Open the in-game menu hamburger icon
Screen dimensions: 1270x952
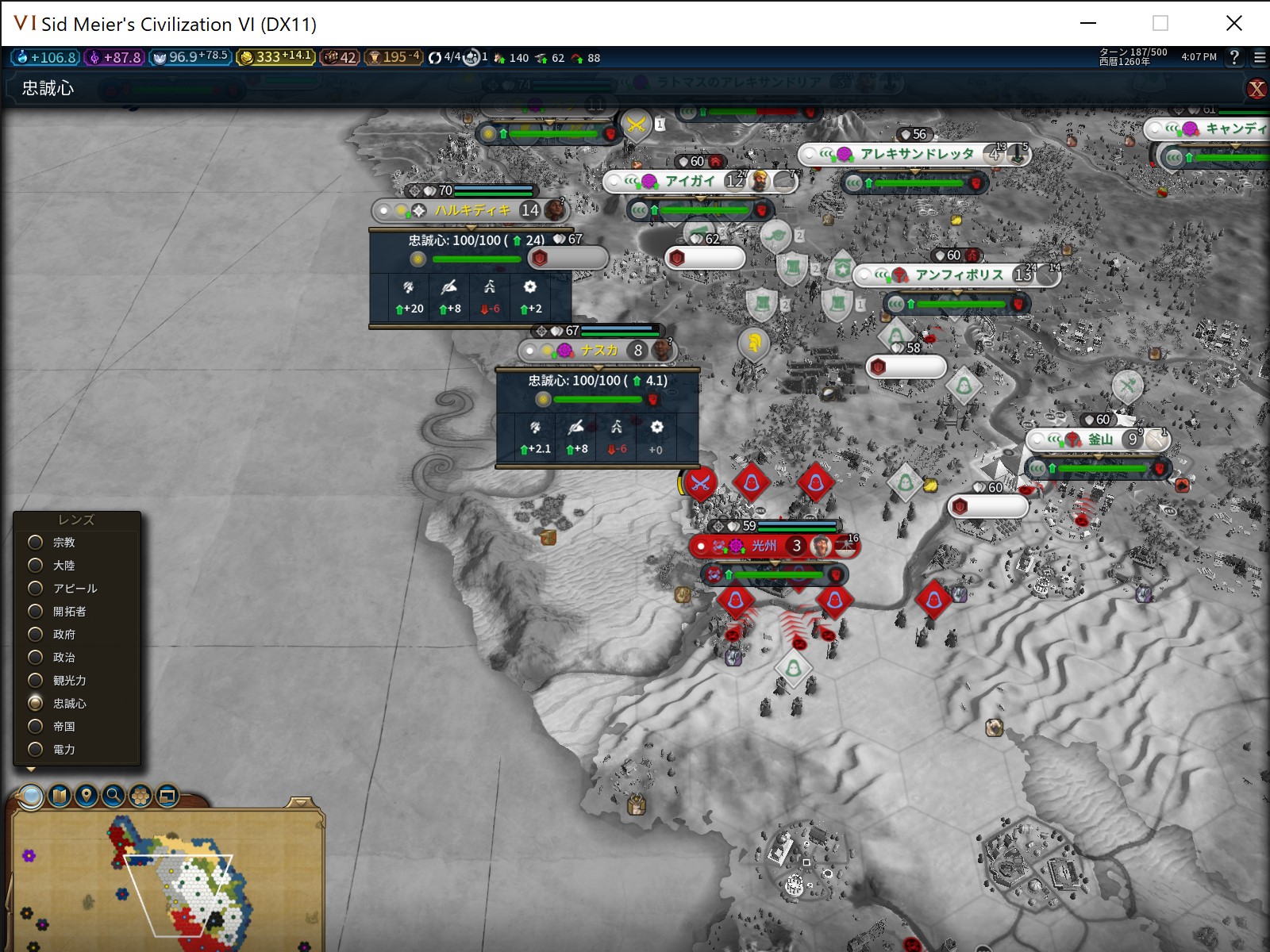coord(1258,57)
